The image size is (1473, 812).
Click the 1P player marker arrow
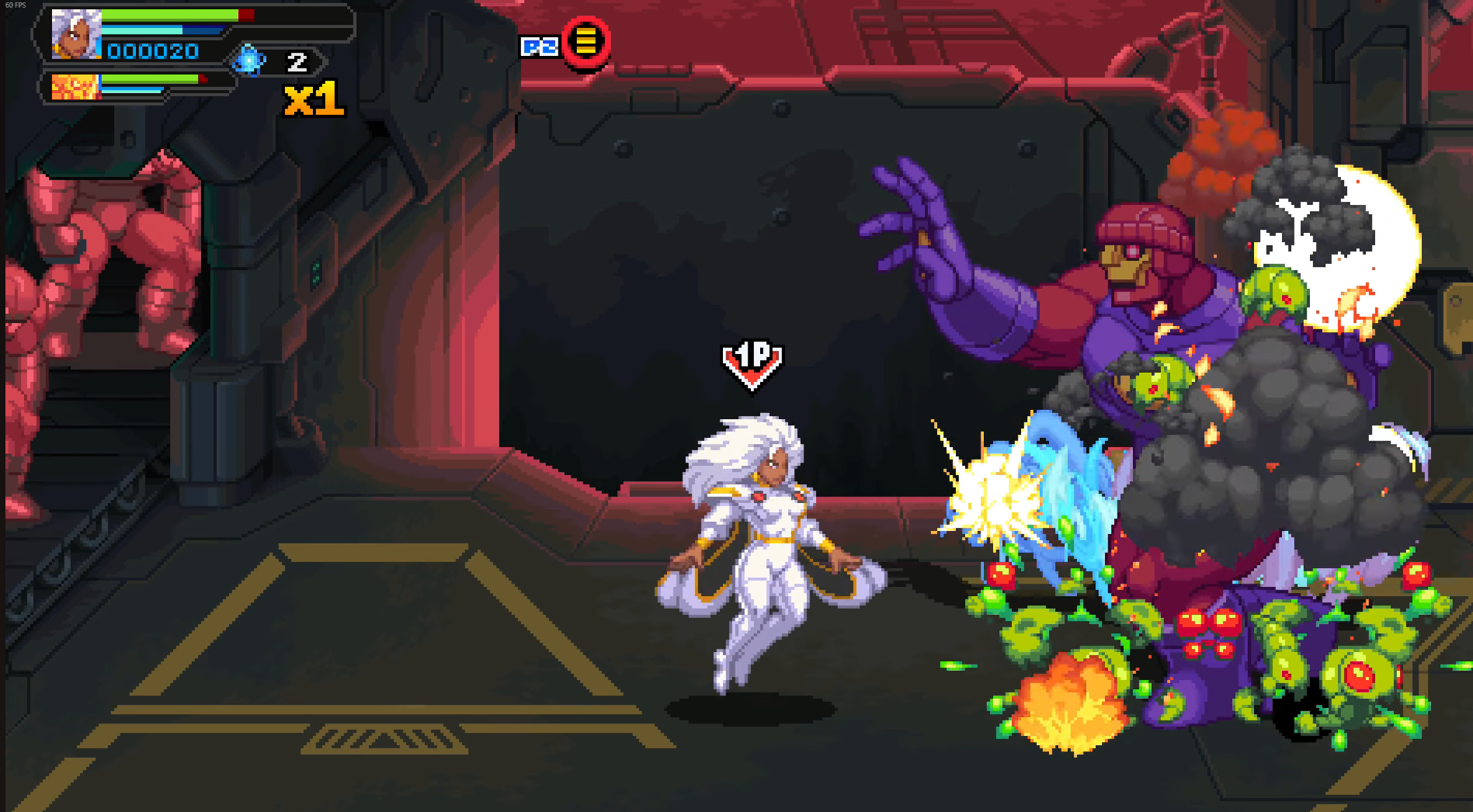(752, 363)
